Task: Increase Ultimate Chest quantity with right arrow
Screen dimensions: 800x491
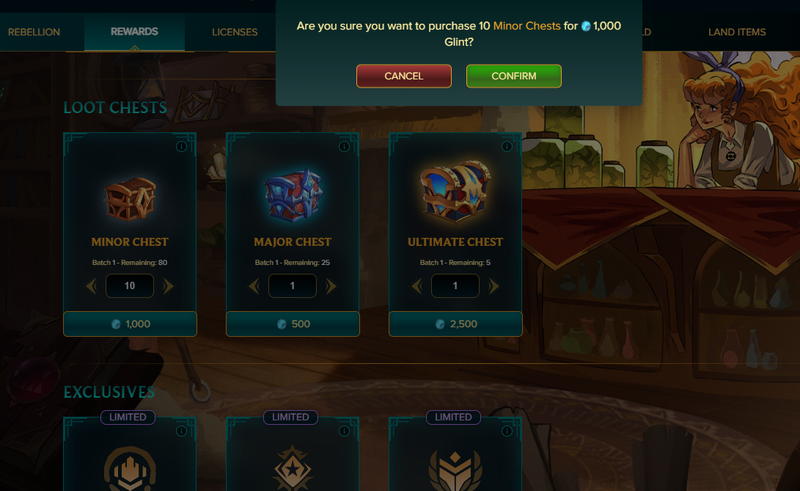Action: tap(493, 286)
